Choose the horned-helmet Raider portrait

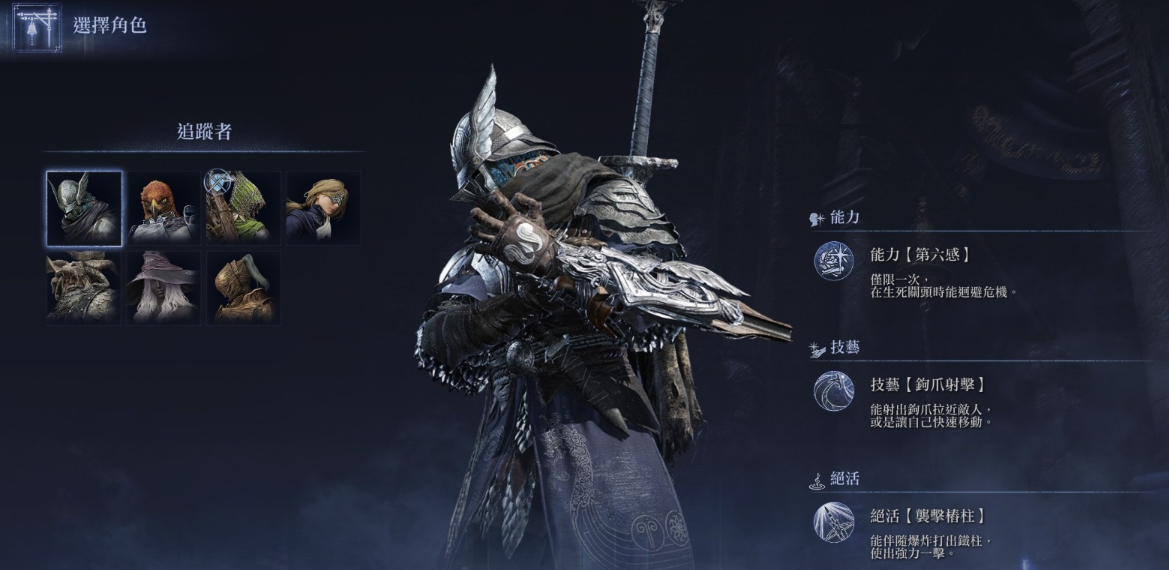[x=84, y=287]
